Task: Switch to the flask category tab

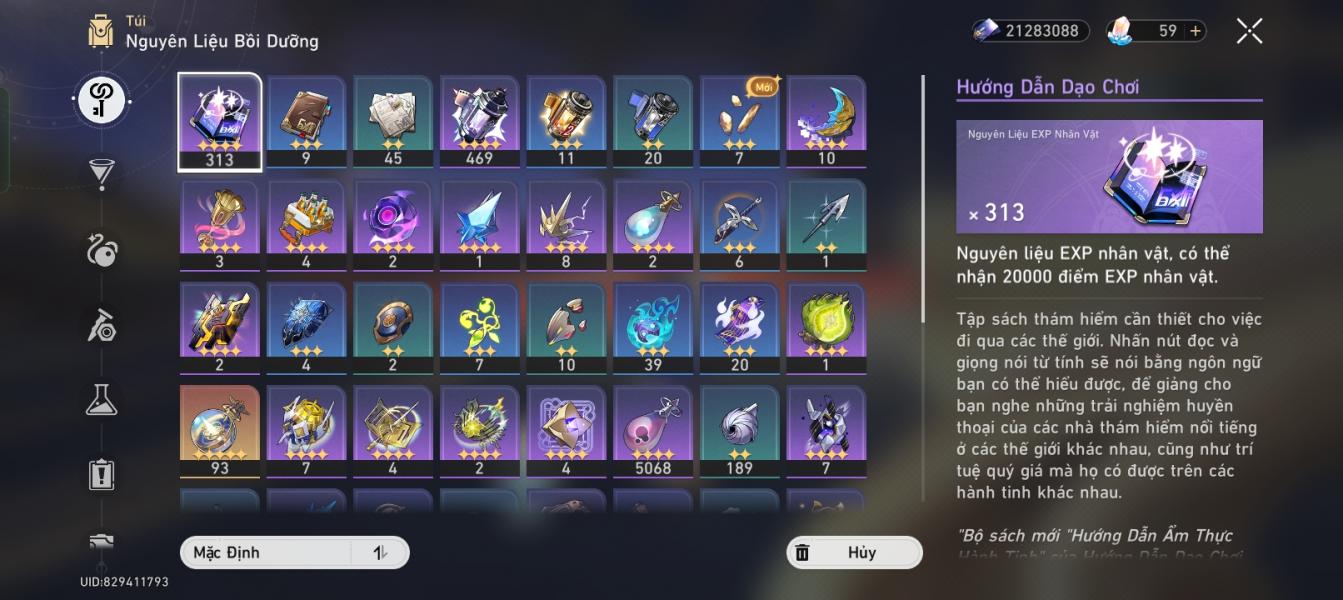Action: [x=101, y=400]
